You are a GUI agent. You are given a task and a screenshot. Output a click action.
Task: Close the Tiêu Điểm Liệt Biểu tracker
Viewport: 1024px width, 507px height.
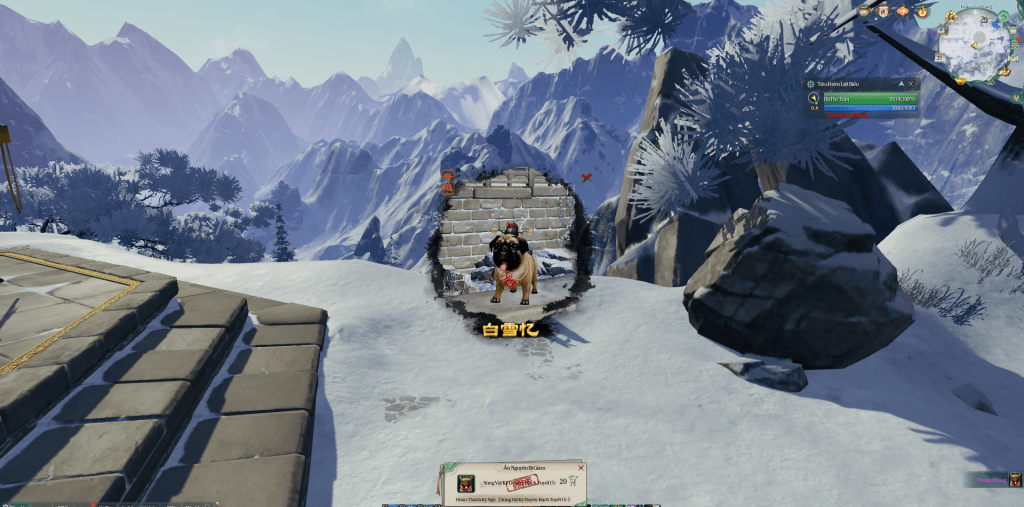pos(911,84)
